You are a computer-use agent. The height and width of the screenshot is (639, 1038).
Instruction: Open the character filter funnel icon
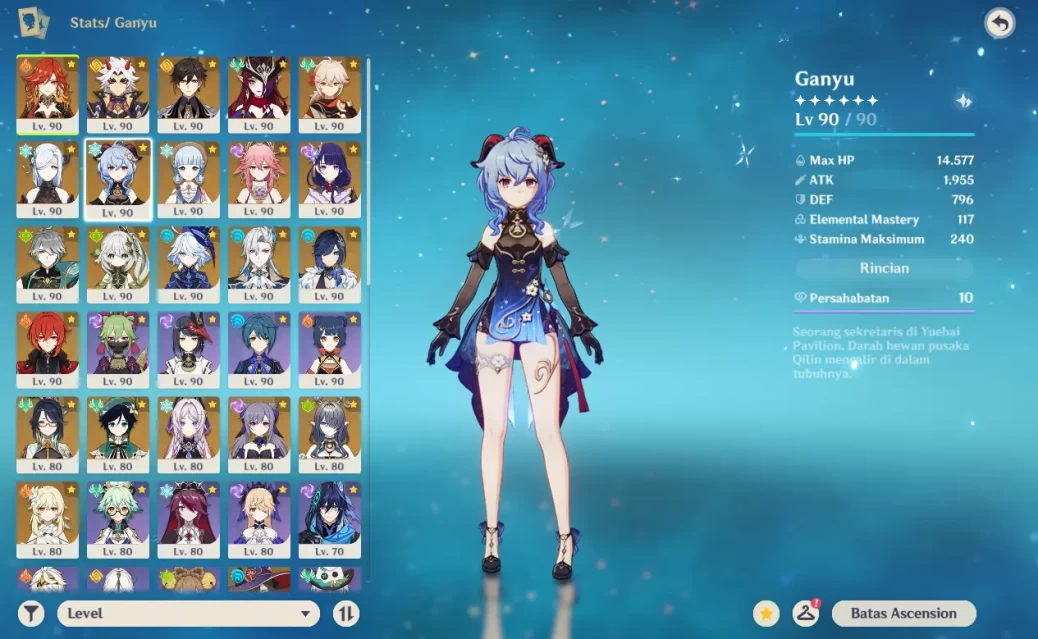coord(32,613)
